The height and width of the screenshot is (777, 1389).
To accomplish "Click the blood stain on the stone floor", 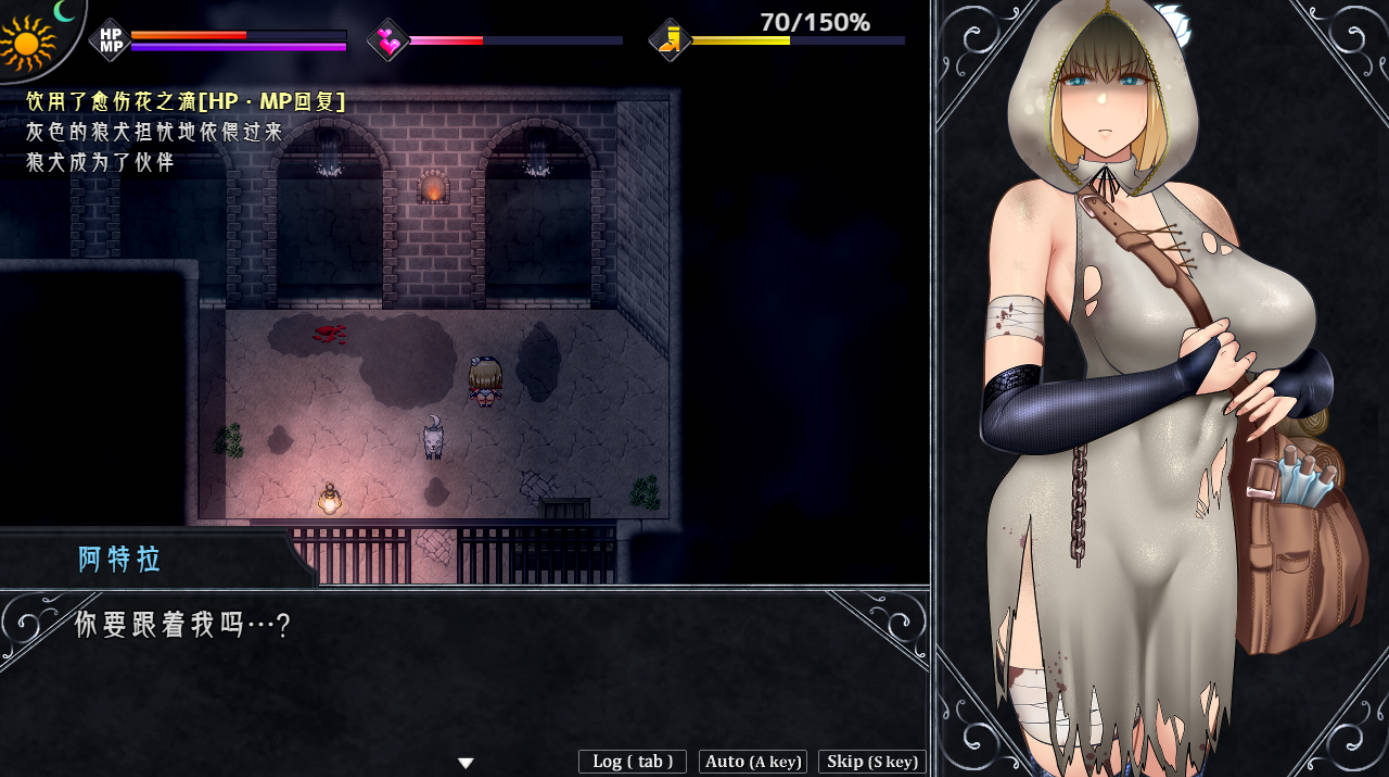I will pos(330,333).
